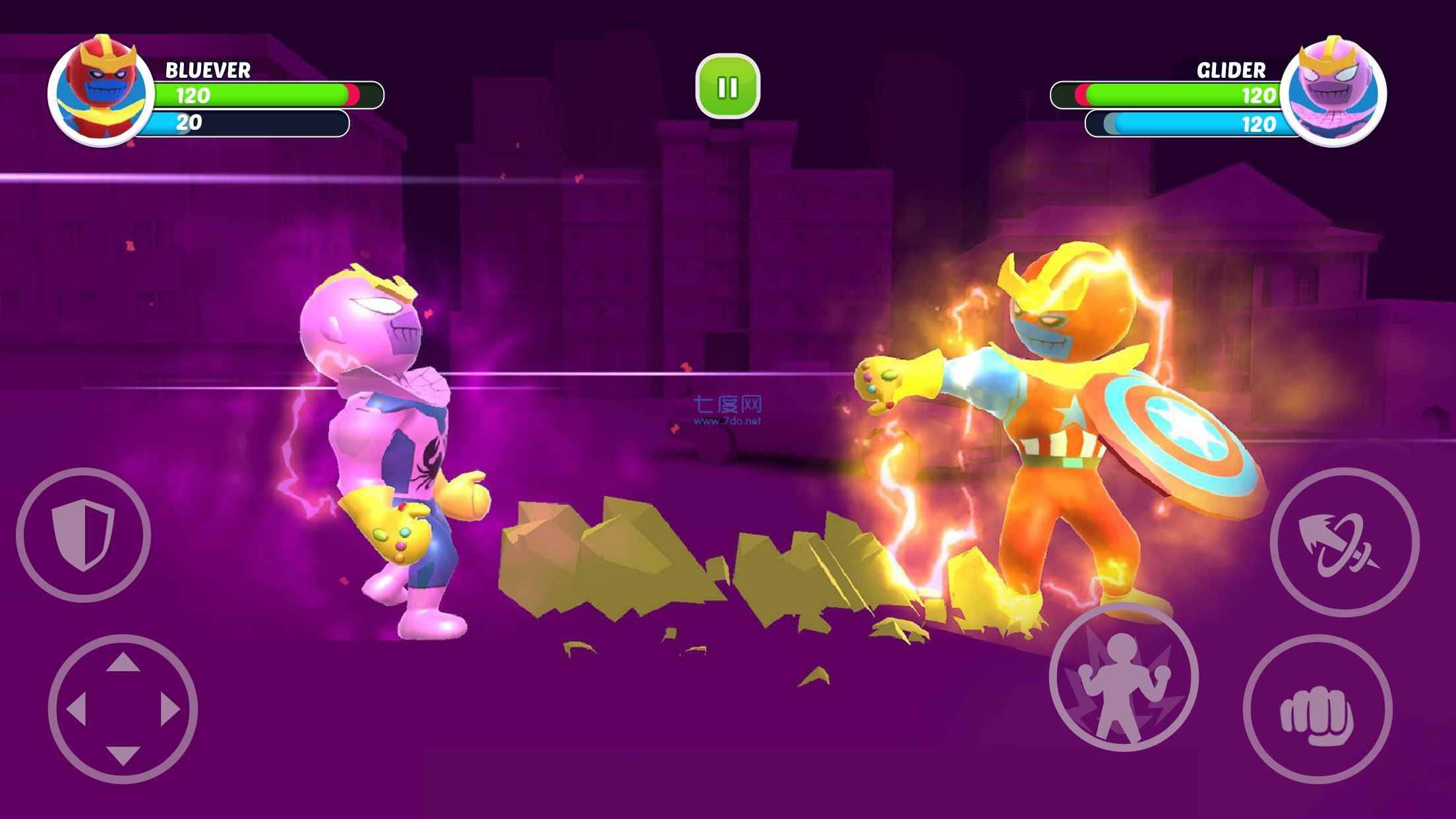Tap the down arrow on the movement pad
The height and width of the screenshot is (819, 1456).
coord(123,756)
